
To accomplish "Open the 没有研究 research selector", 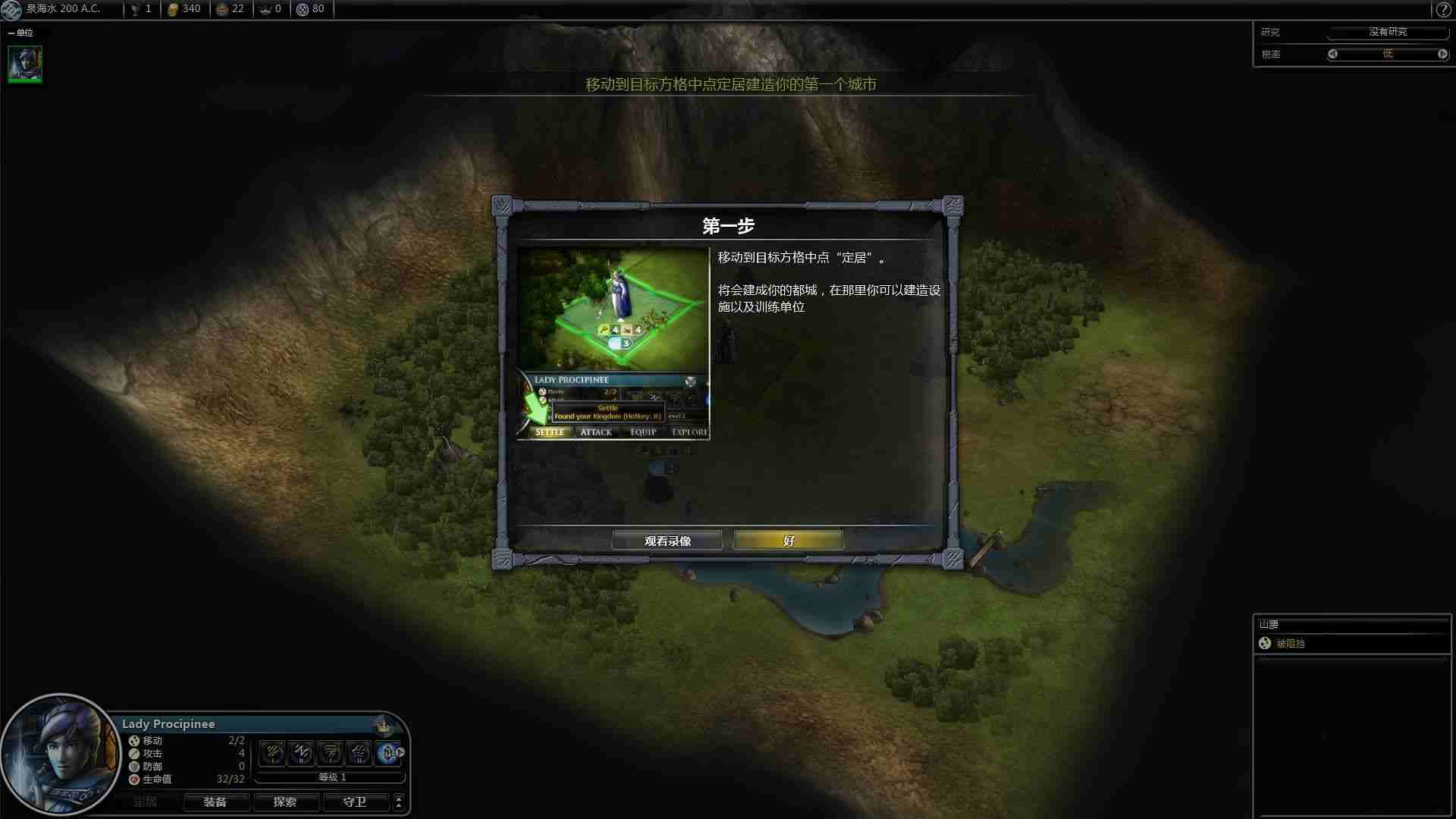I will (1388, 32).
